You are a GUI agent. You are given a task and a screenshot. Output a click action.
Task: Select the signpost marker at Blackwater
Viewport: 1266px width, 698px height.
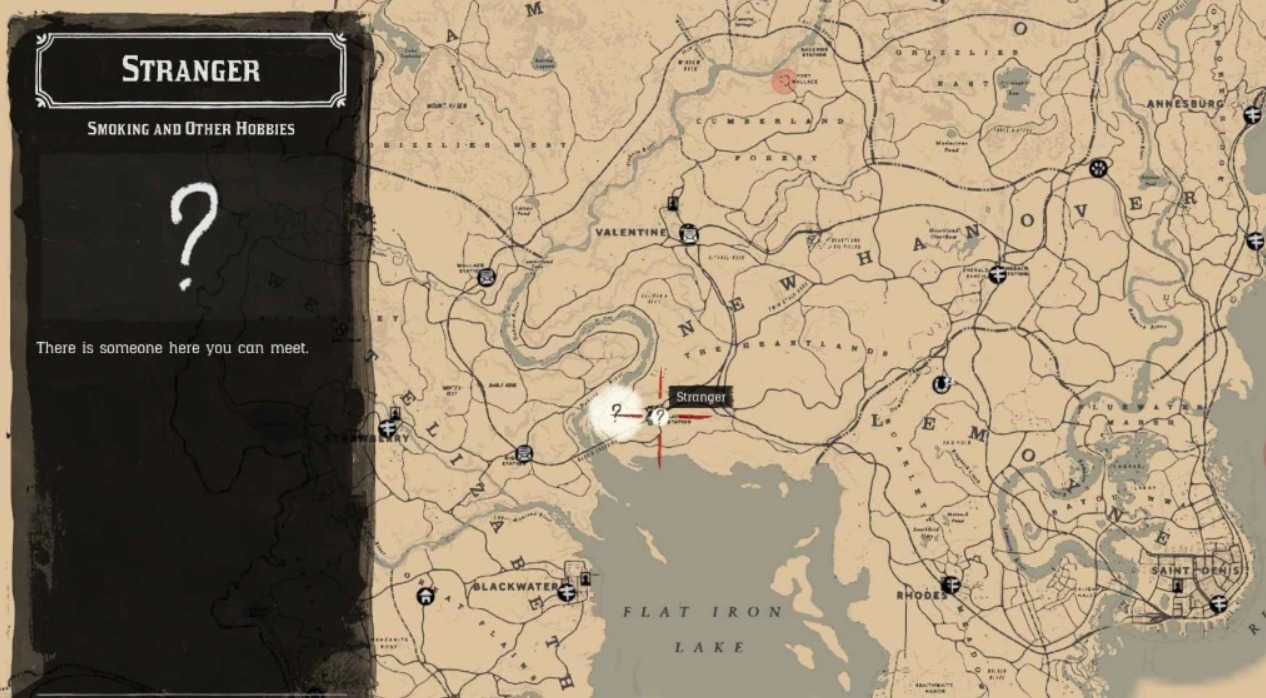pos(567,592)
